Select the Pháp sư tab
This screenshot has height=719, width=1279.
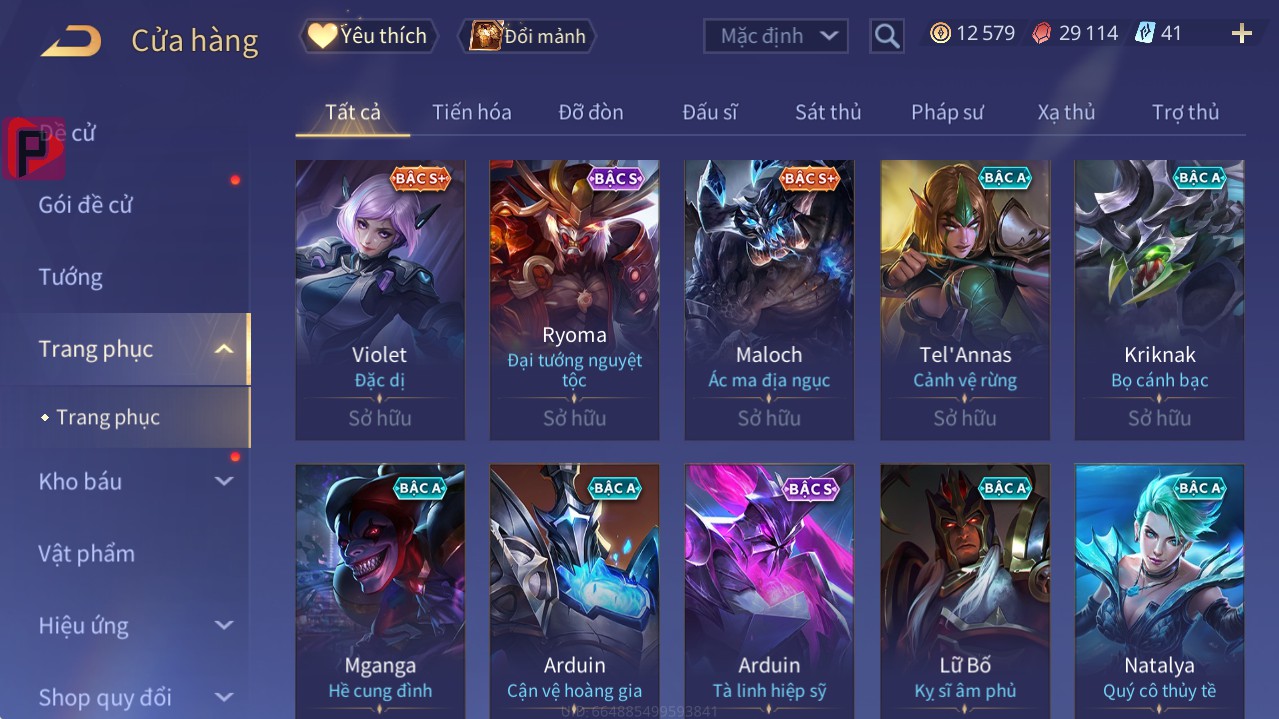click(x=946, y=112)
